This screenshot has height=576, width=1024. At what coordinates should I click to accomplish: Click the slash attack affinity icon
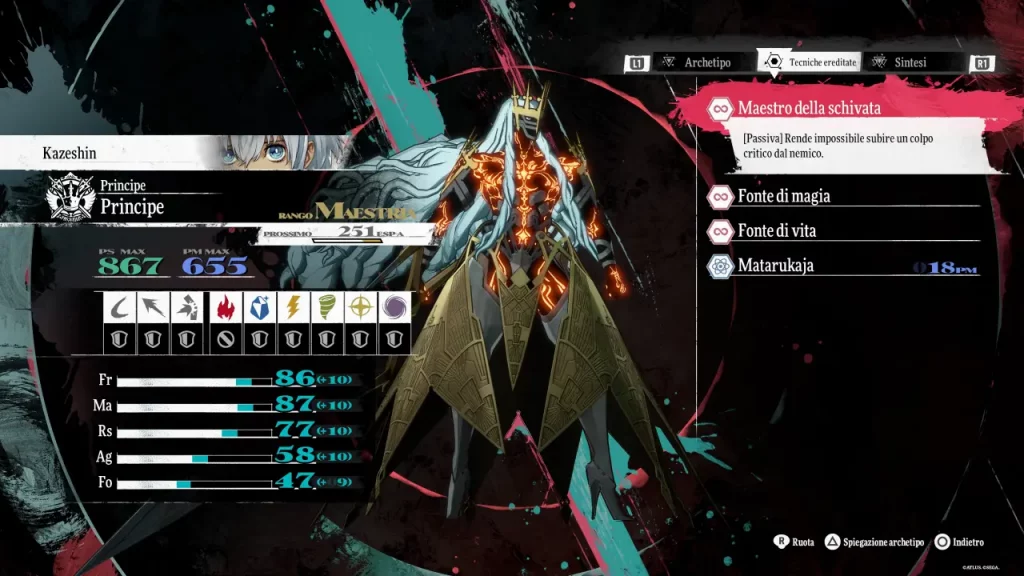pos(120,308)
